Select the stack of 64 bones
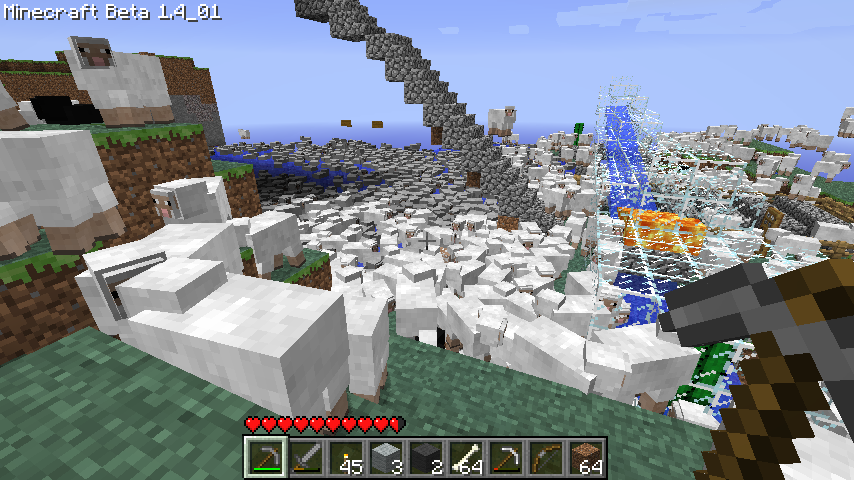Viewport: 854px width, 480px height. coord(466,458)
